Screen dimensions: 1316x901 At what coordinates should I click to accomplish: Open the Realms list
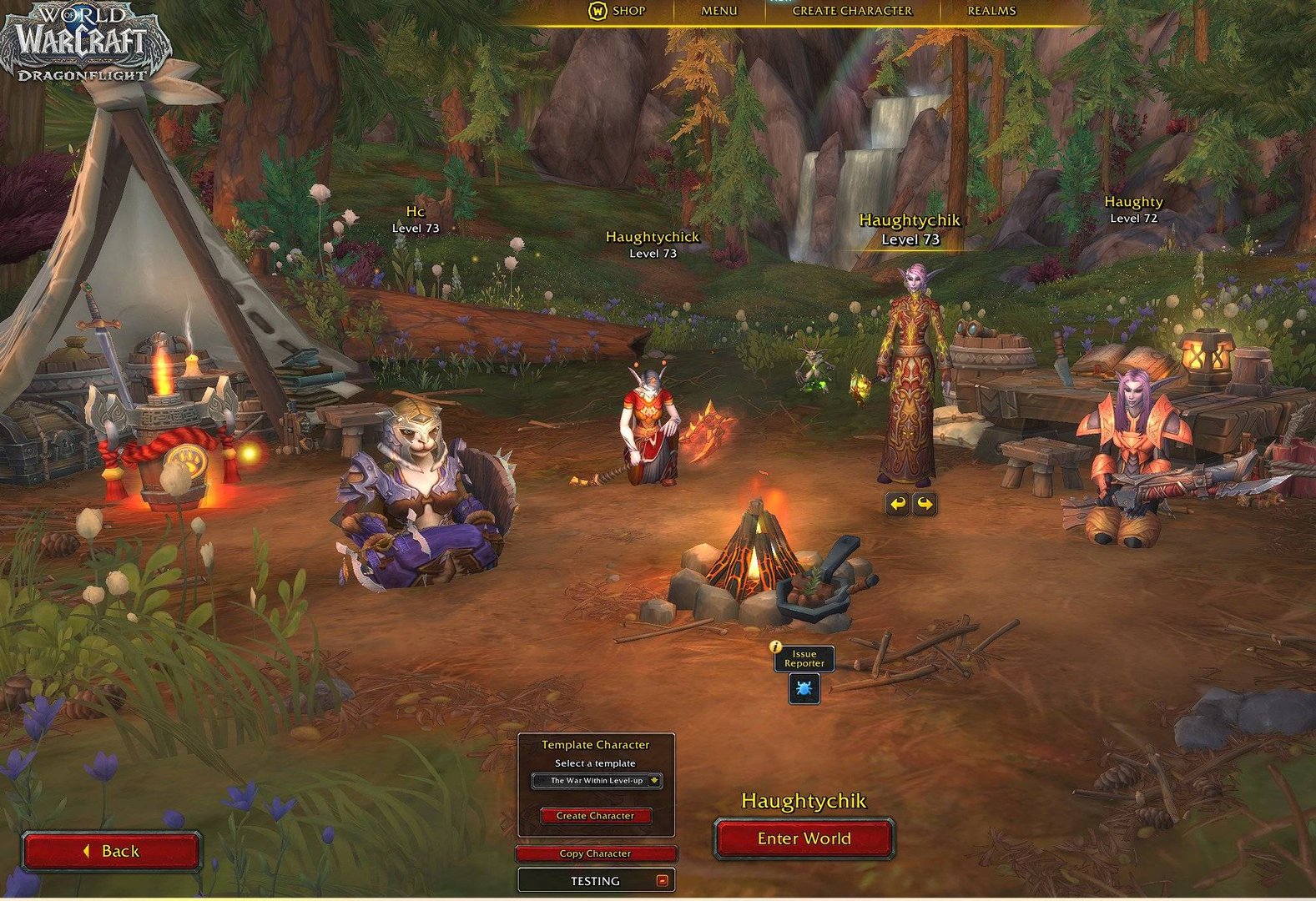pos(991,11)
